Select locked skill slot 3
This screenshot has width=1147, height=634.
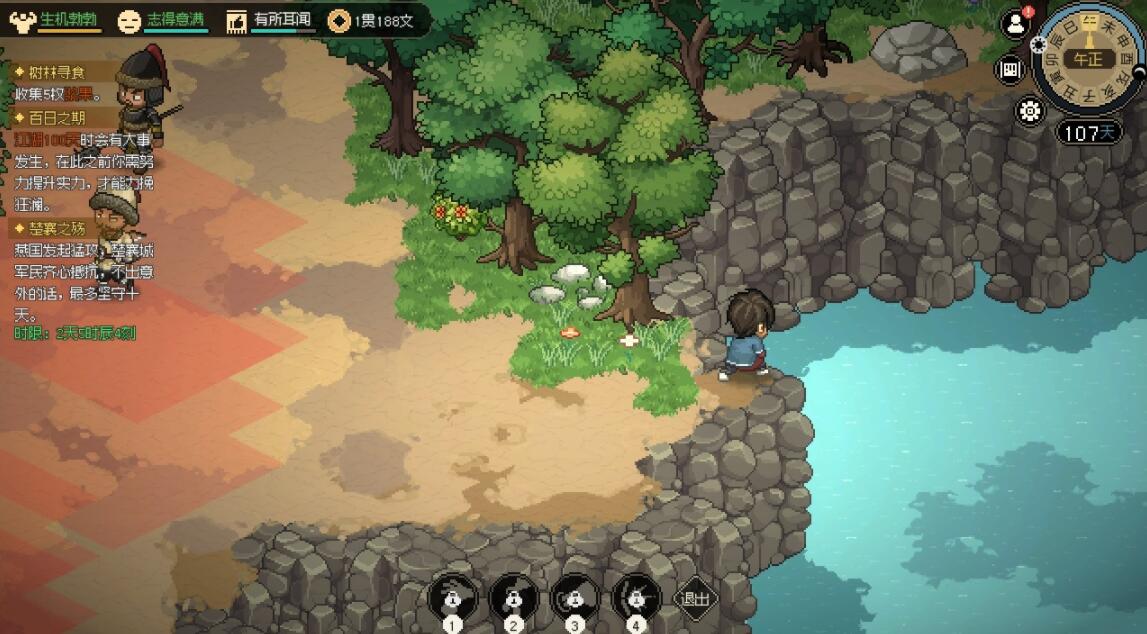(574, 598)
